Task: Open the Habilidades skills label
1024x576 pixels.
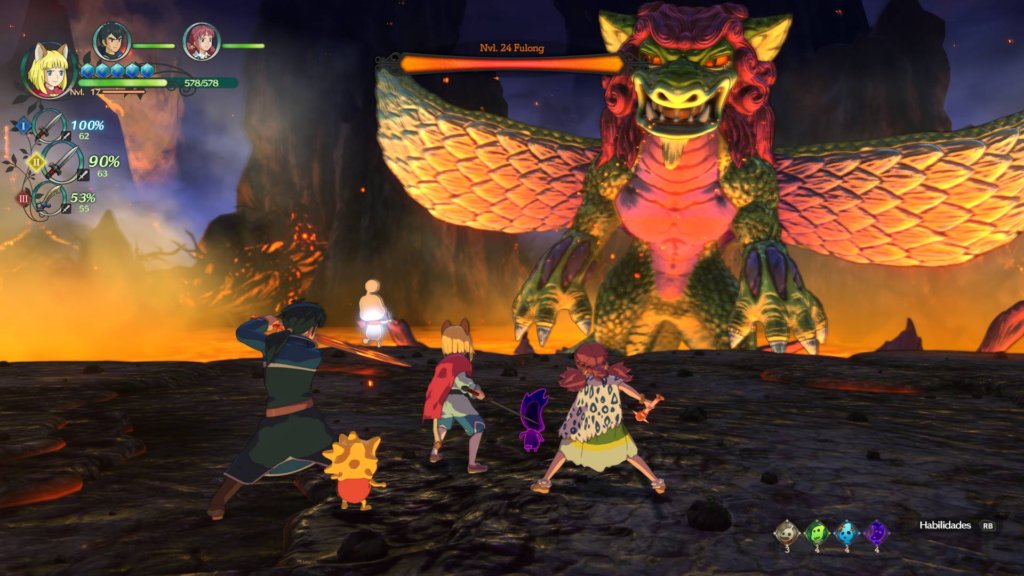Action: click(945, 525)
